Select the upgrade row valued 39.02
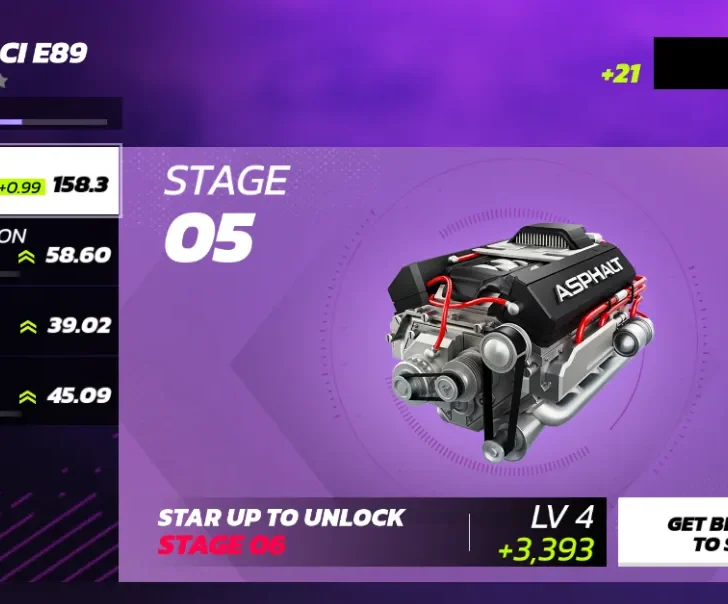This screenshot has height=604, width=728. pyautogui.click(x=60, y=324)
